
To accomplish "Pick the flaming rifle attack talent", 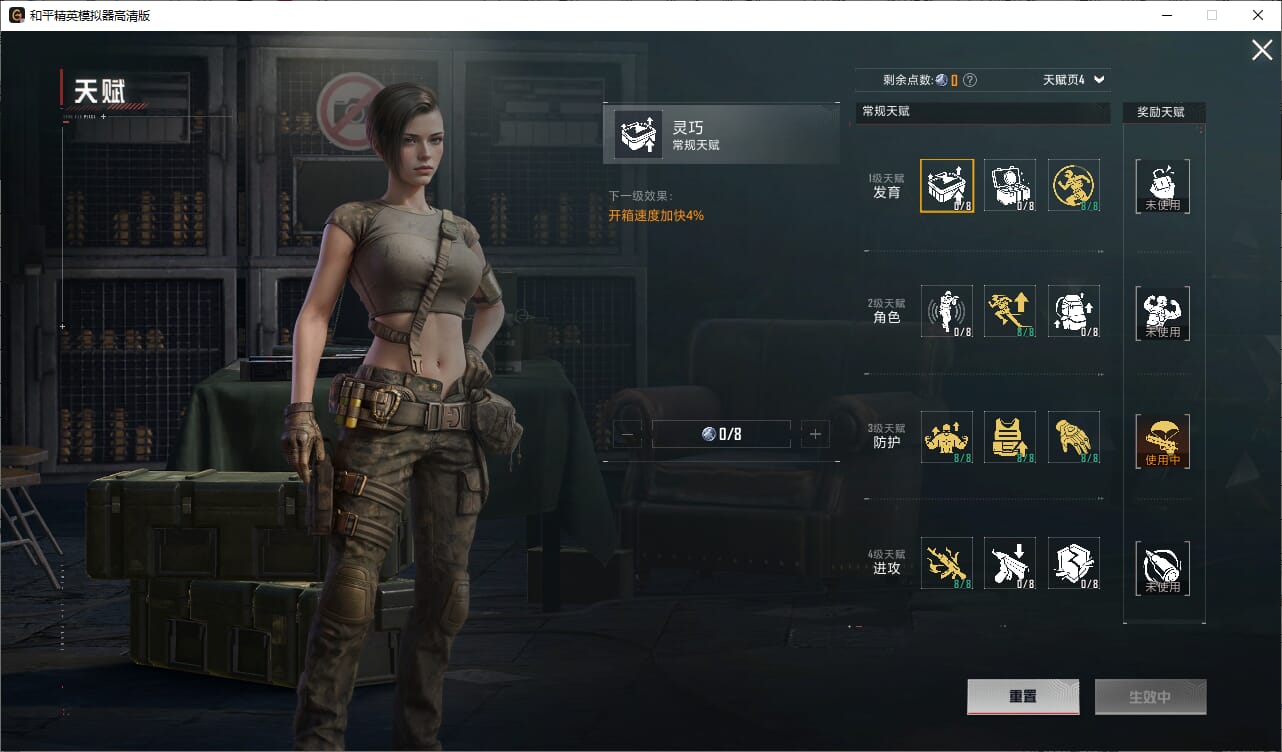I will [946, 564].
